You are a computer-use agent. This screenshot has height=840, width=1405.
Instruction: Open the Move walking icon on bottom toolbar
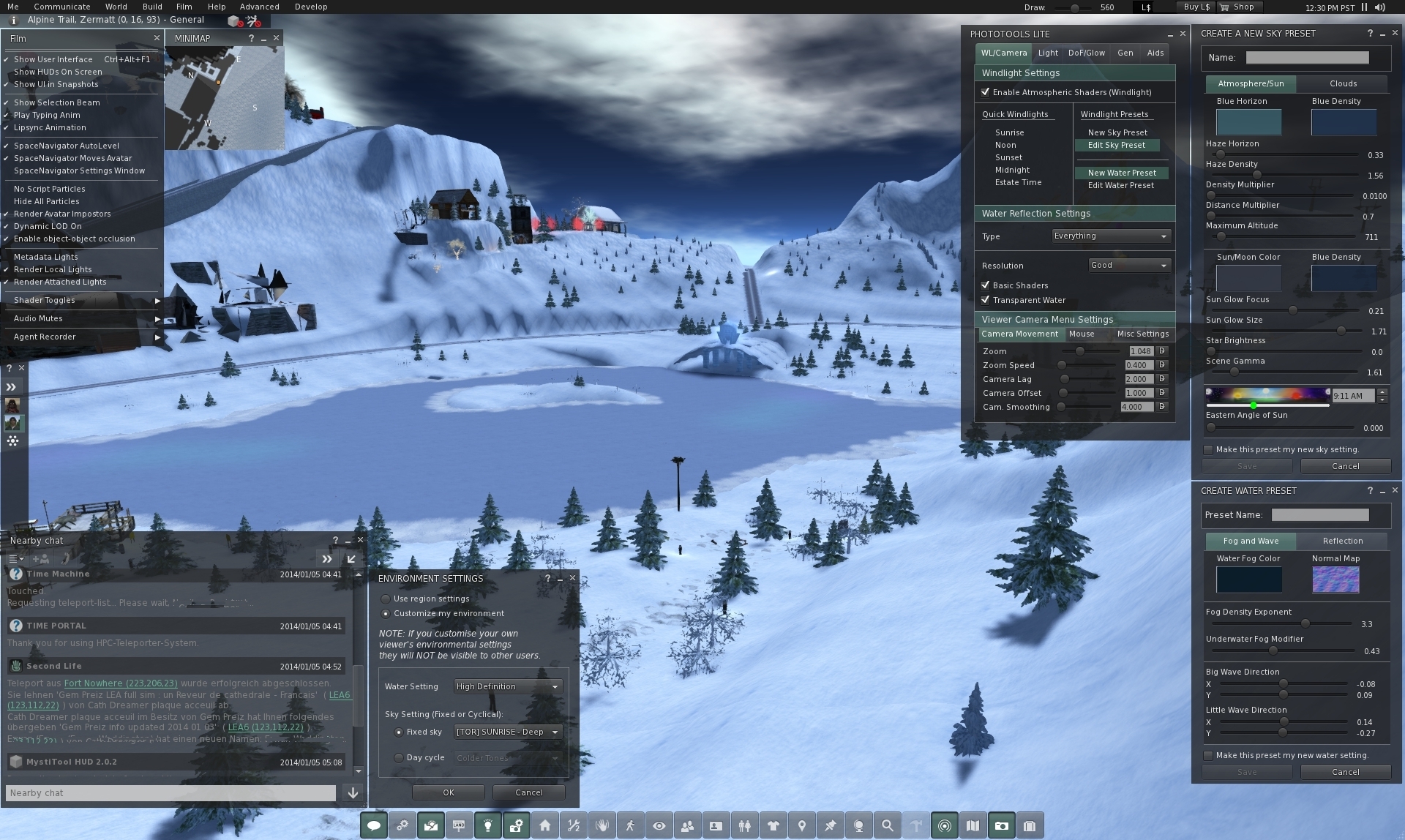[631, 825]
